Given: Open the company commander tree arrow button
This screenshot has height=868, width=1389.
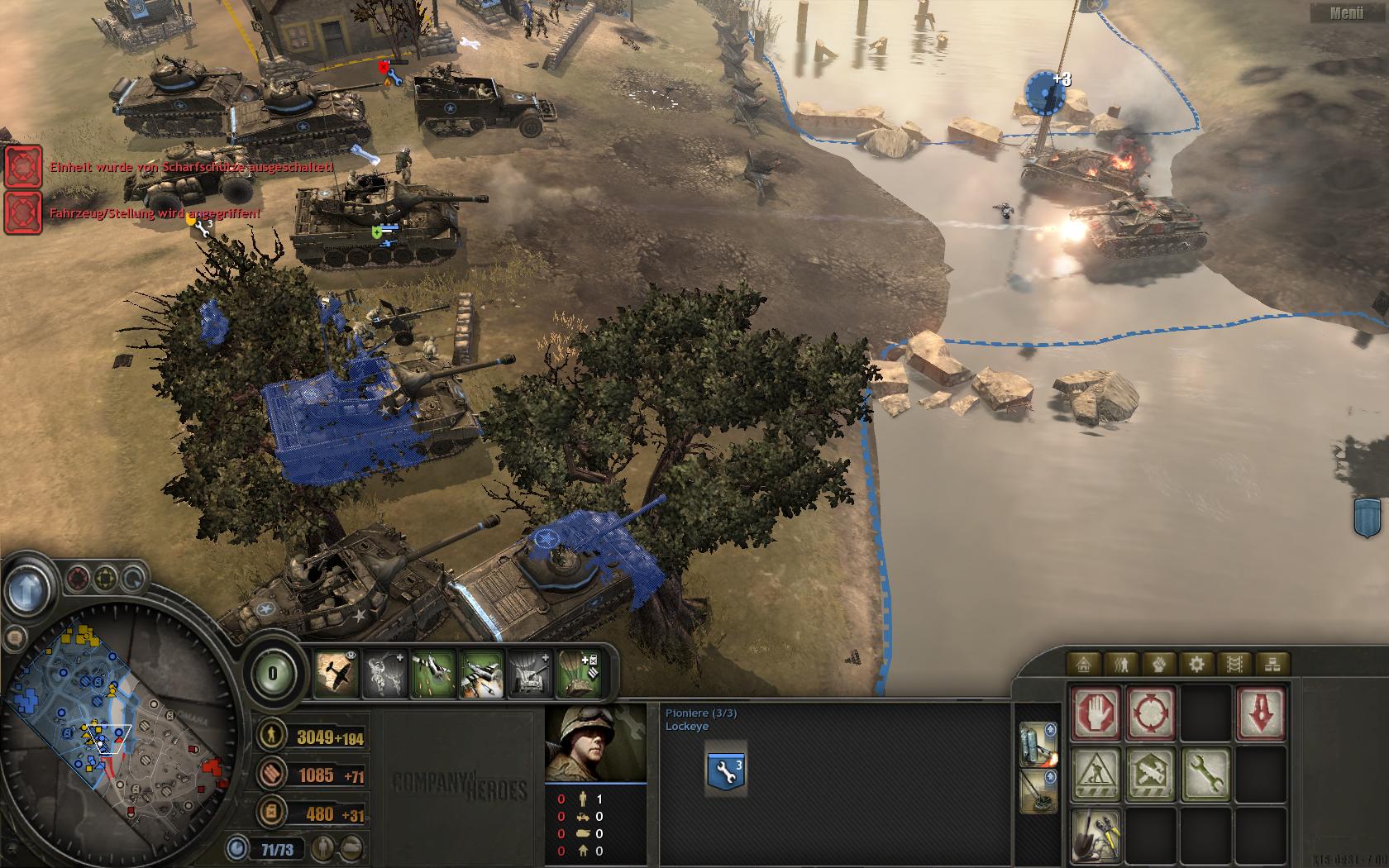Looking at the screenshot, I should click(28, 589).
